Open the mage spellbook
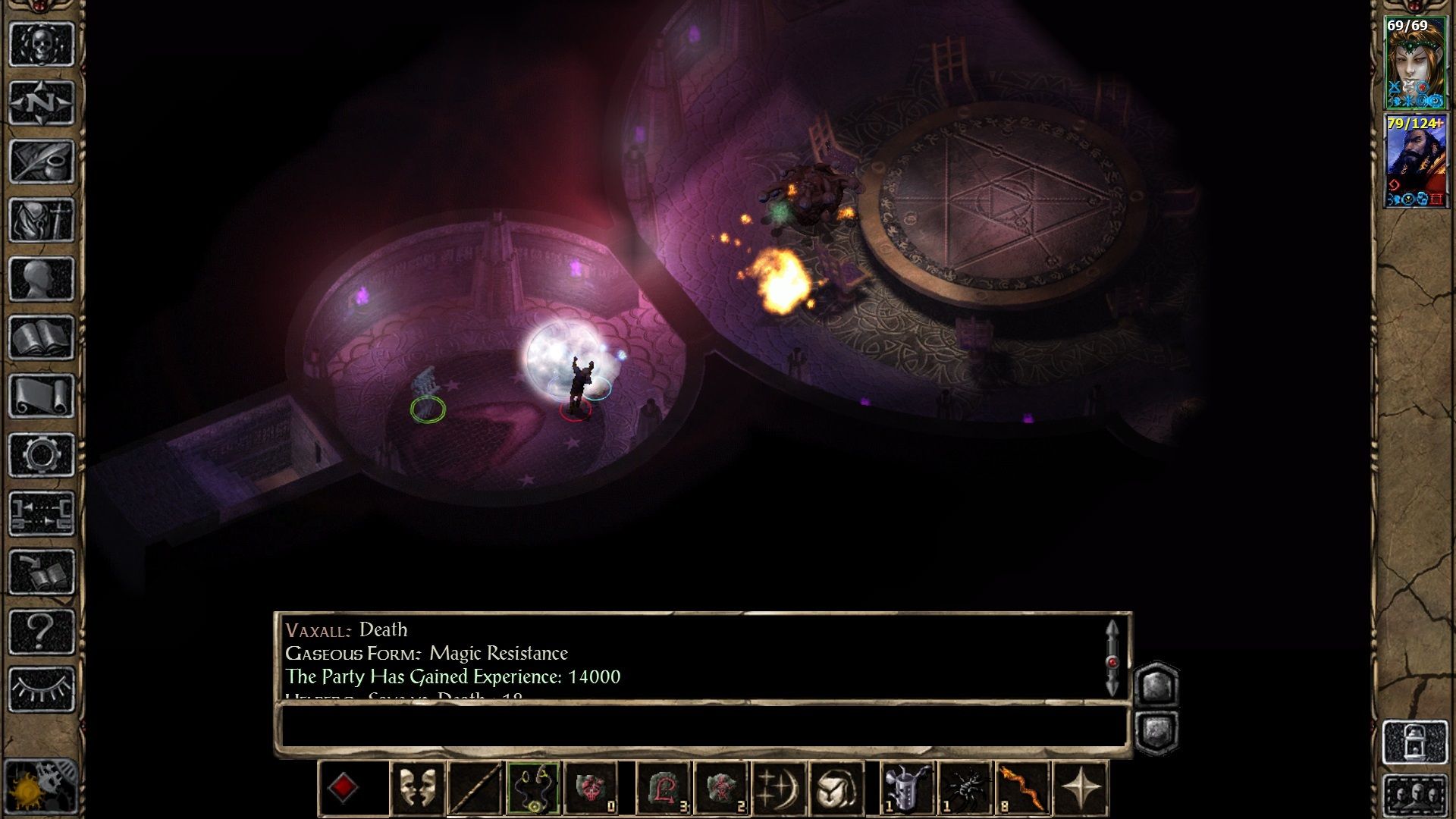 point(42,337)
